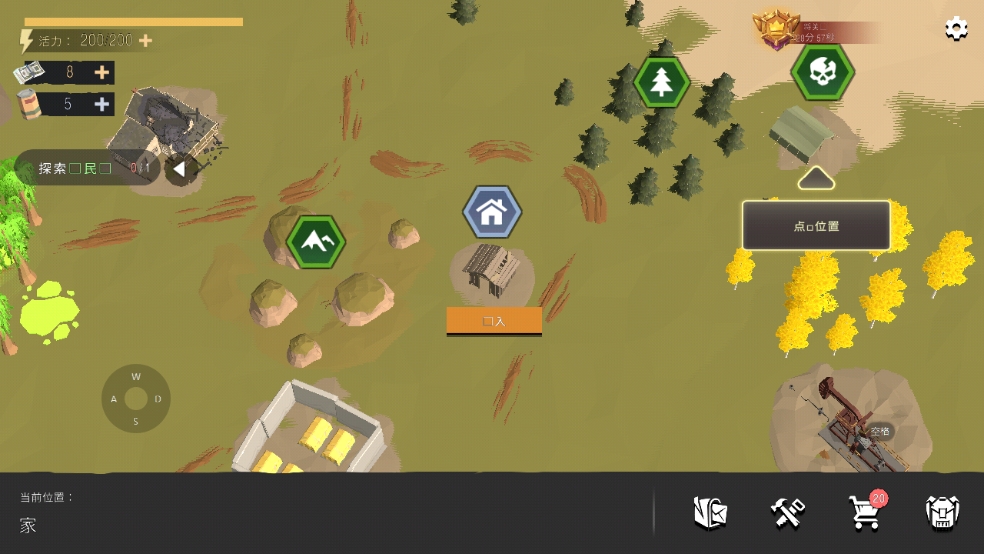Select the home location marker
This screenshot has width=984, height=554.
coord(492,212)
